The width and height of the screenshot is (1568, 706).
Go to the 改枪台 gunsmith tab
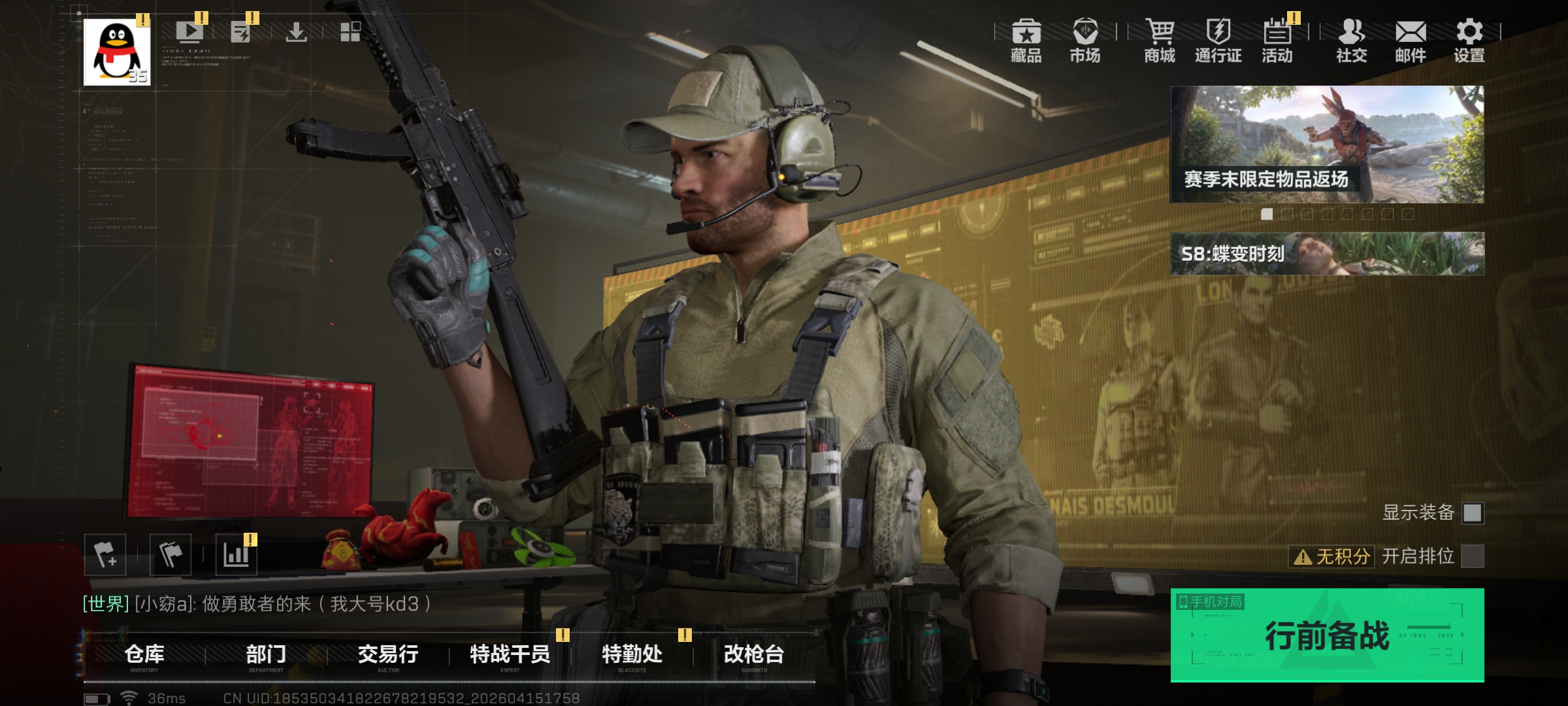754,654
